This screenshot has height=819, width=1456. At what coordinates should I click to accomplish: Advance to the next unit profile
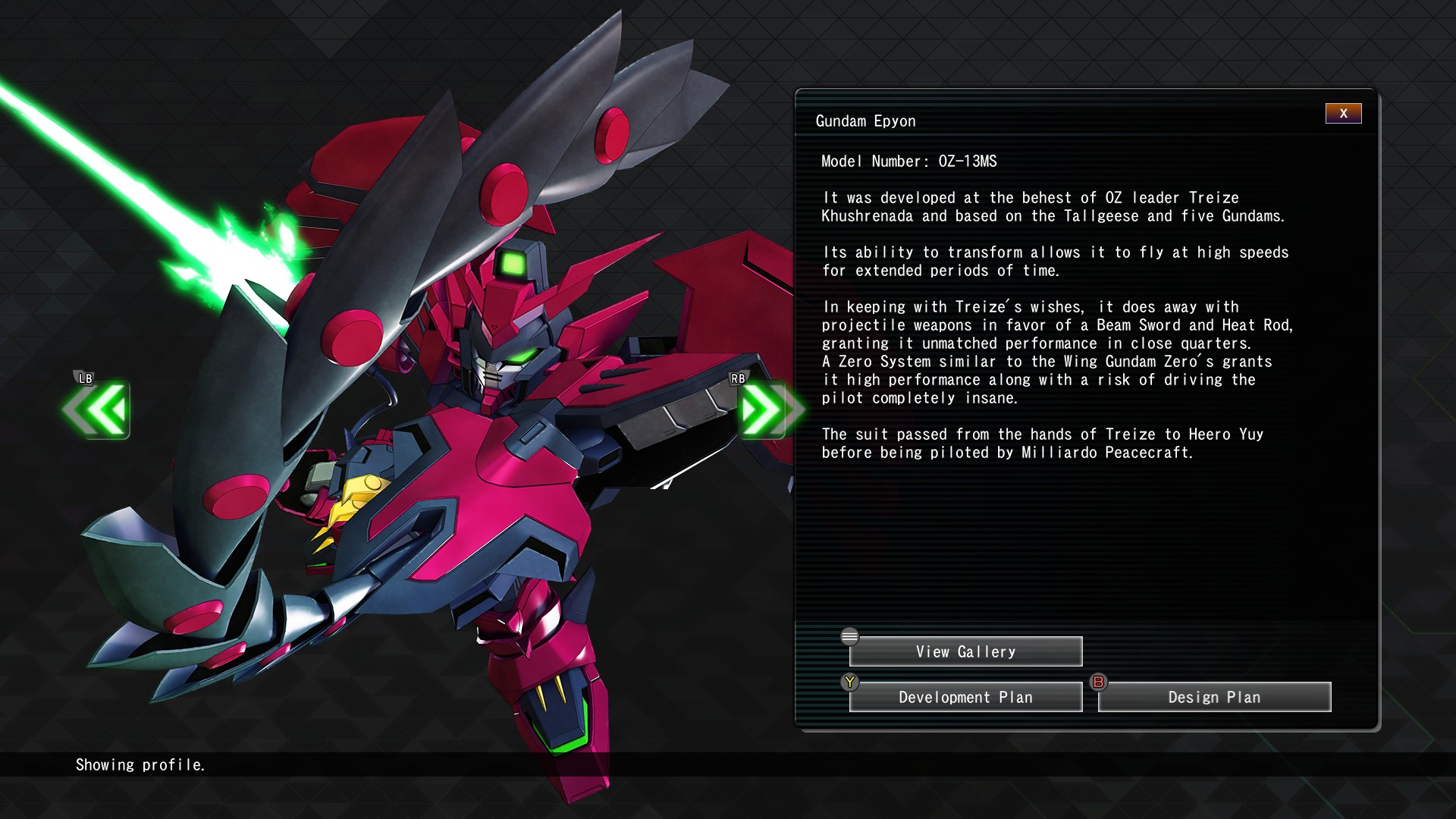pos(766,410)
